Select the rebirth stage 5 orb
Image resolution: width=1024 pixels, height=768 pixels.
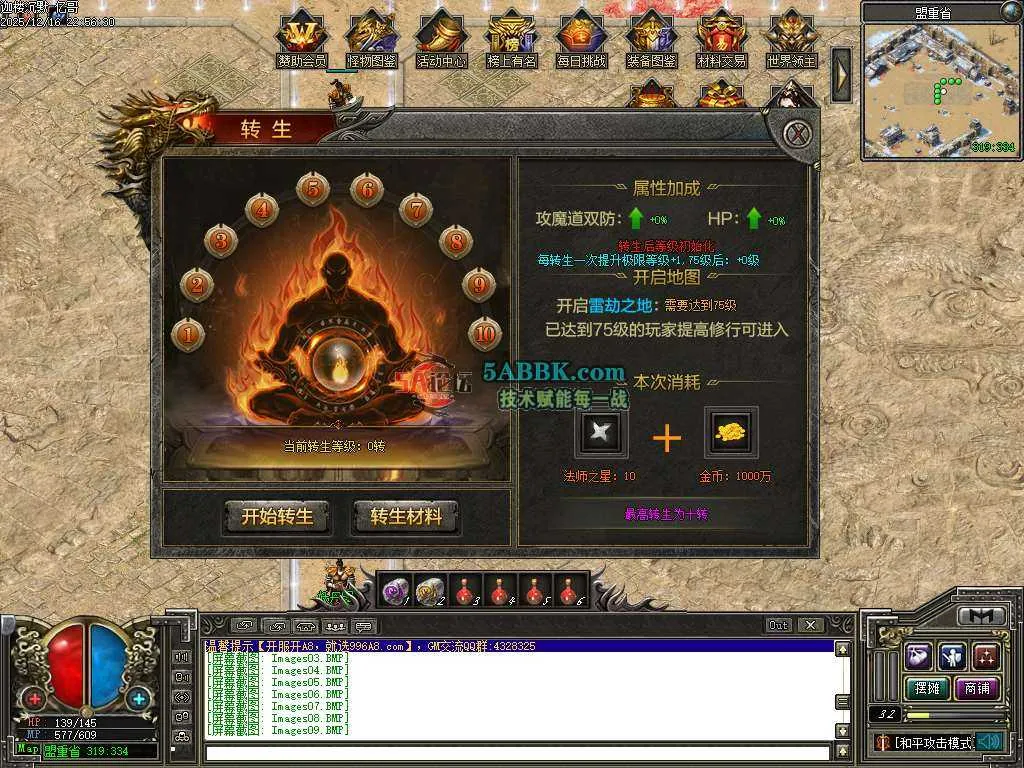point(313,188)
